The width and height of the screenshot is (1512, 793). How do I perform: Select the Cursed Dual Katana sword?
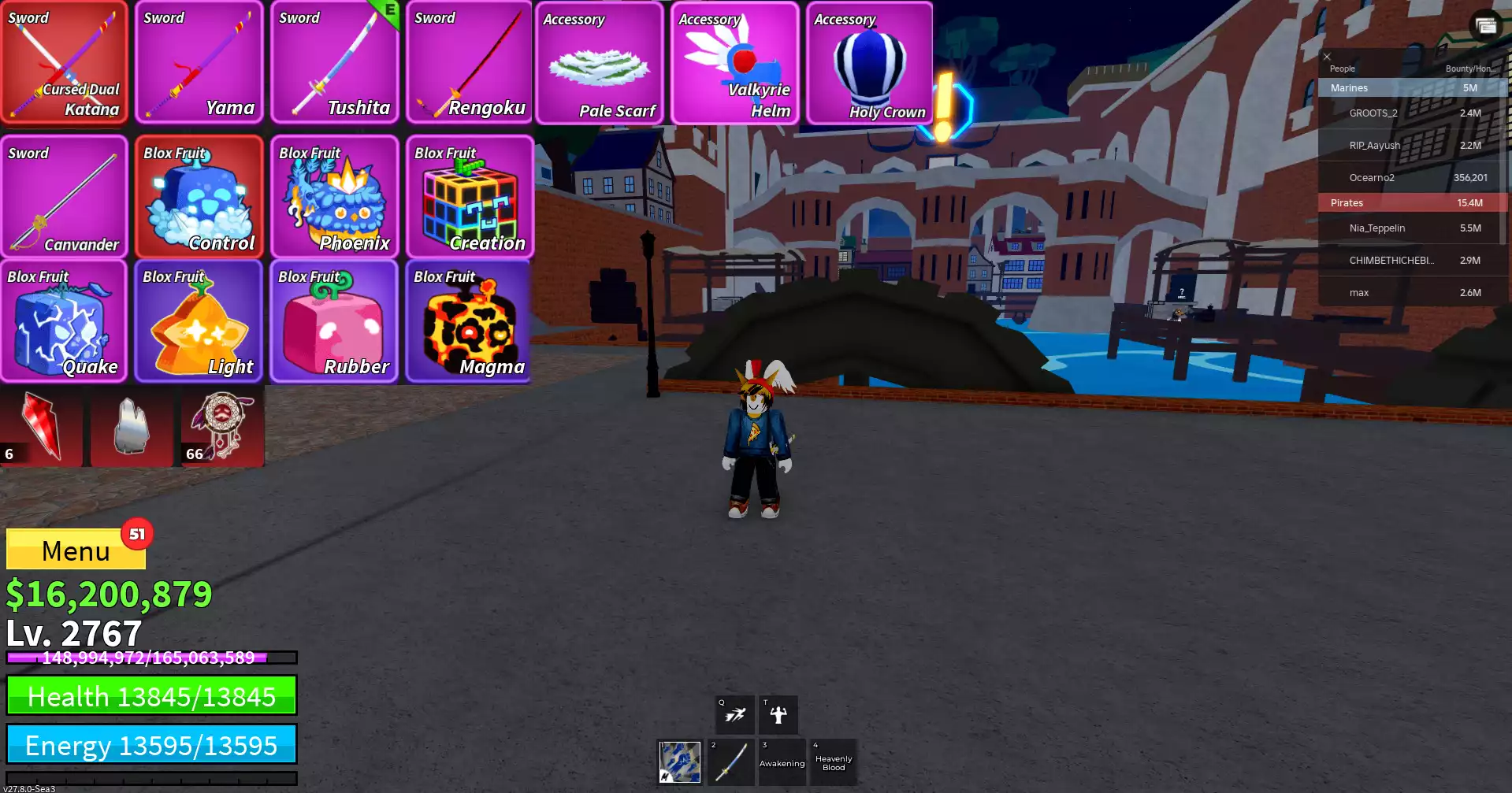pos(65,63)
